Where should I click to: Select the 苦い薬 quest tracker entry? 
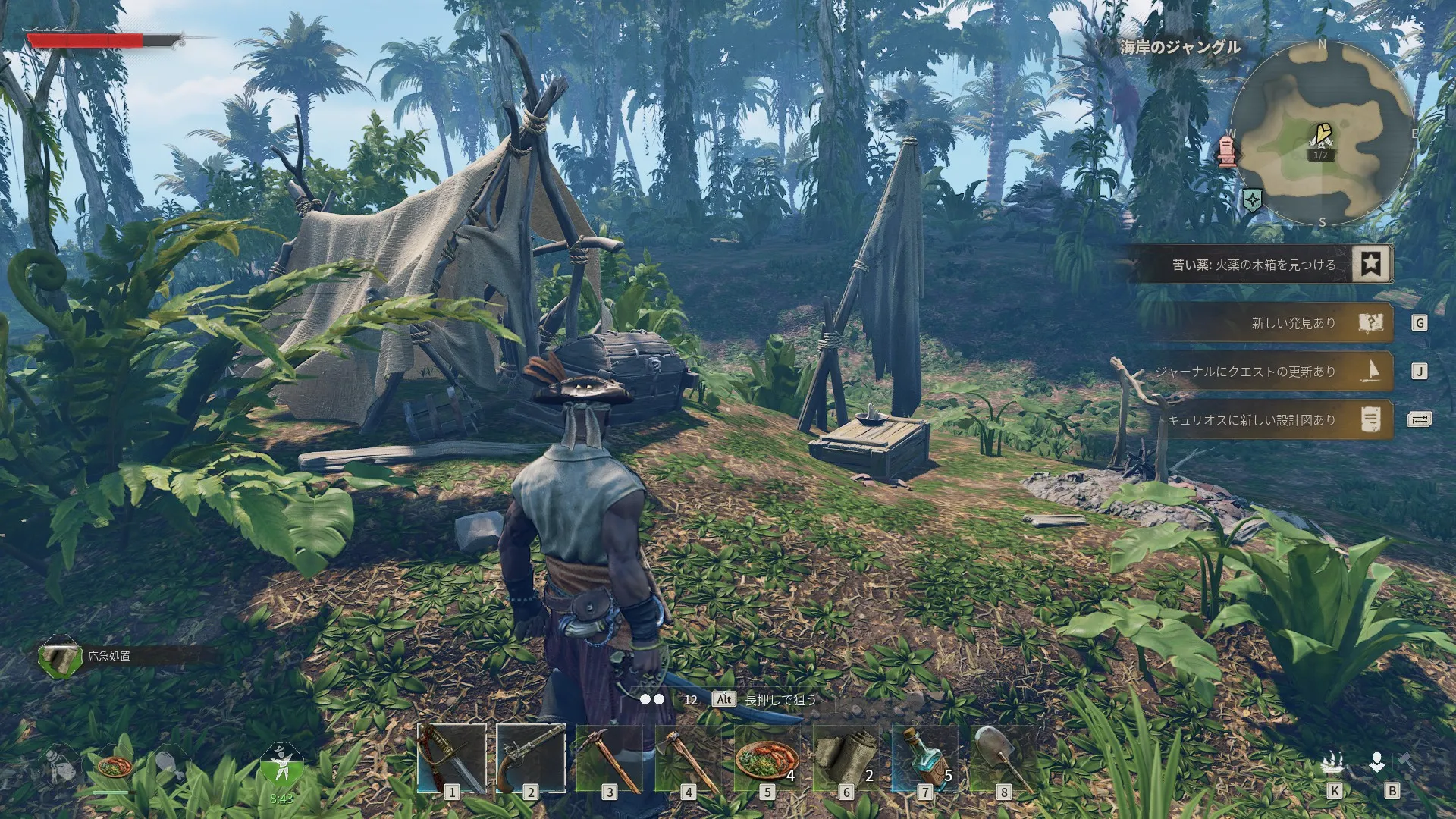tap(1259, 265)
